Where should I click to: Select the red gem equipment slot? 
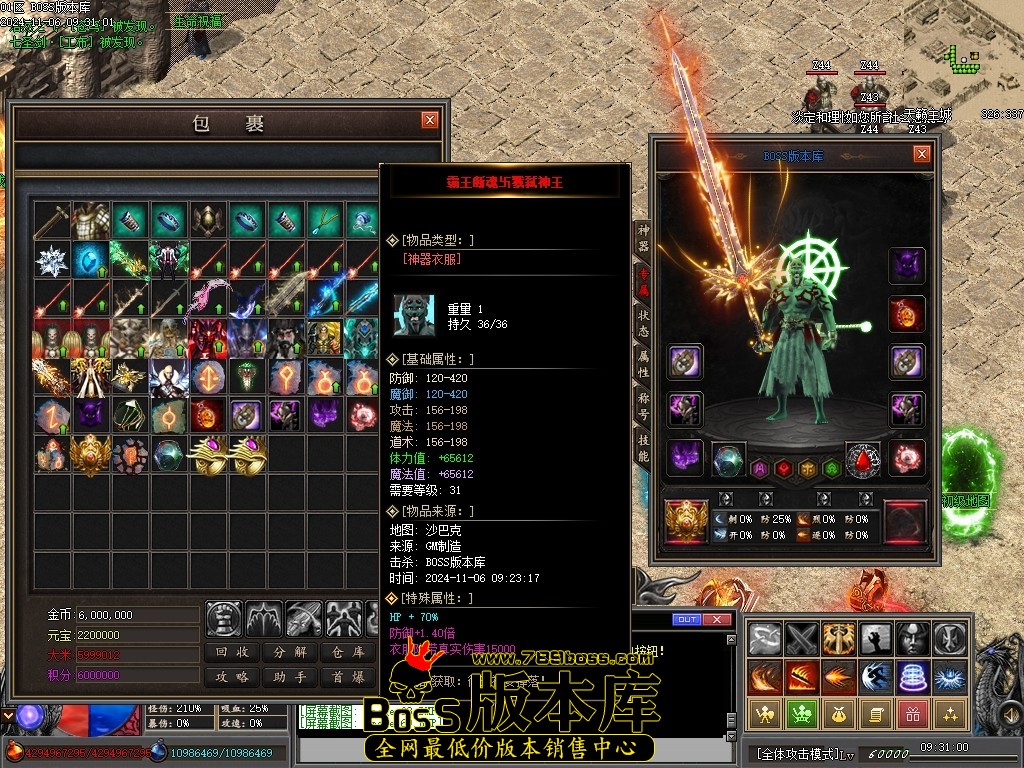tap(863, 459)
